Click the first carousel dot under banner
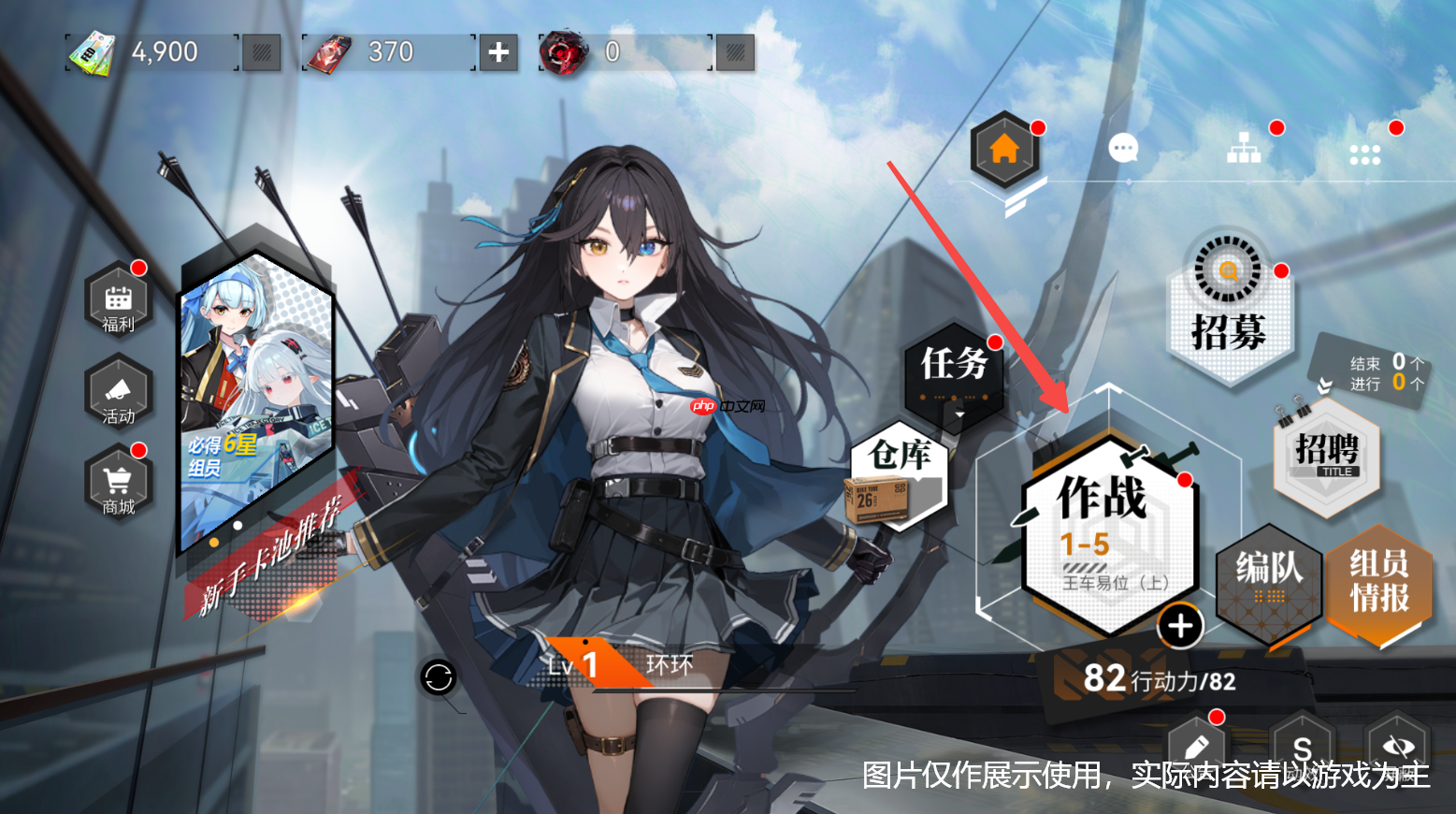 213,540
